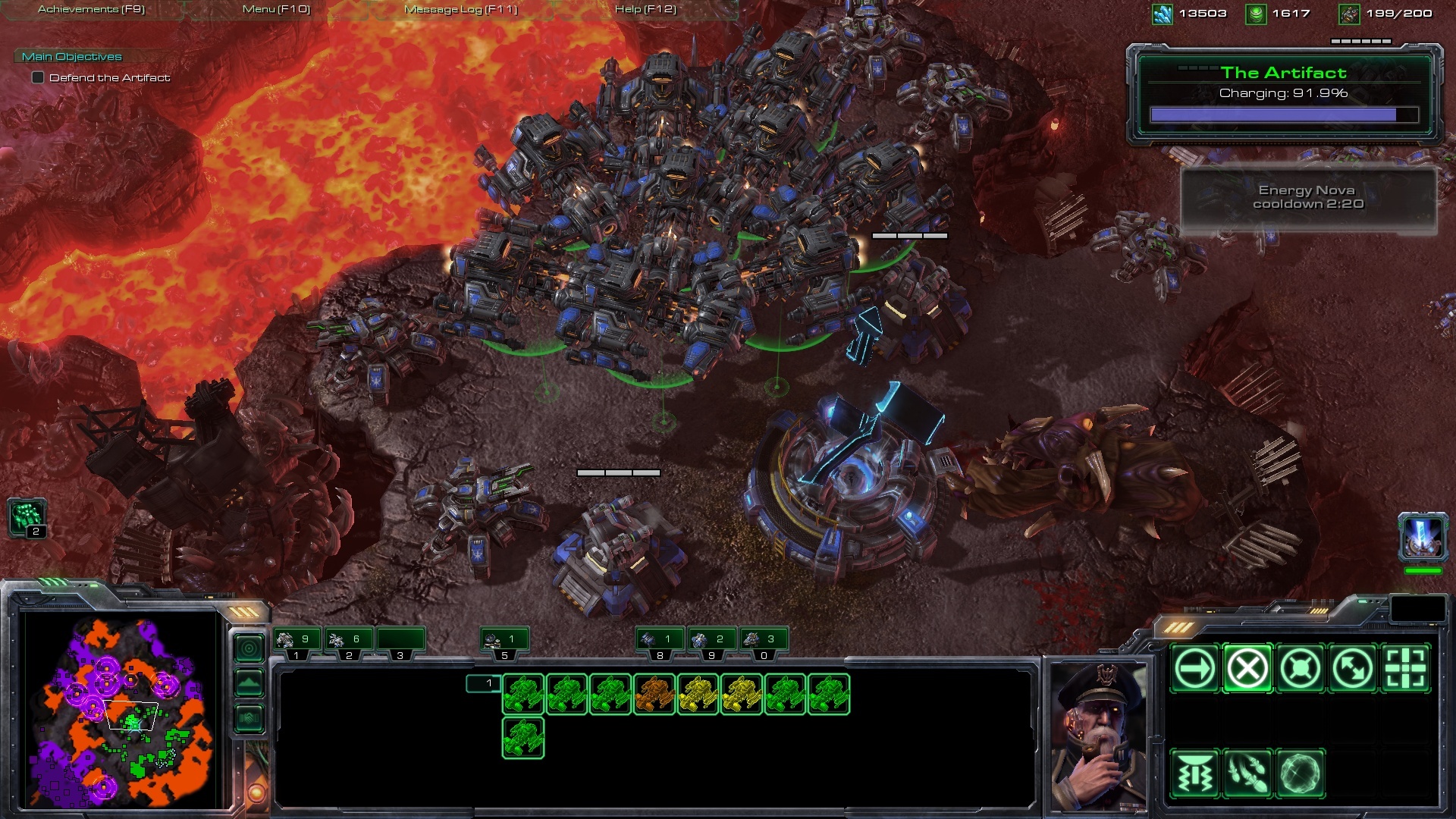Viewport: 1456px width, 819px height.
Task: Select the orange damaged battlecruiser wireframe
Action: (x=654, y=694)
